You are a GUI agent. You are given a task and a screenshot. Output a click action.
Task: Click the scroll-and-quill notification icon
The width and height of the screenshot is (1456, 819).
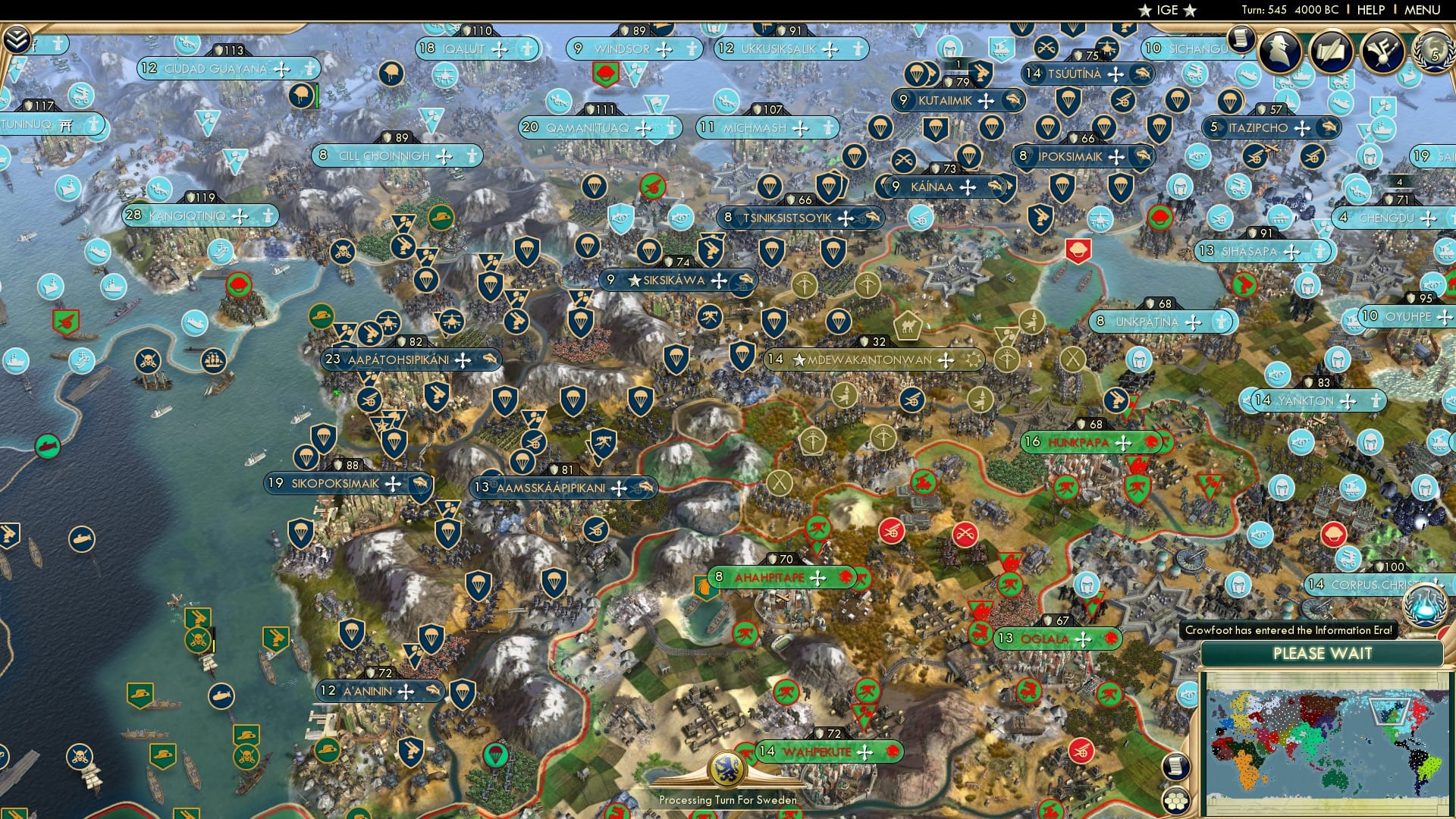[1332, 51]
